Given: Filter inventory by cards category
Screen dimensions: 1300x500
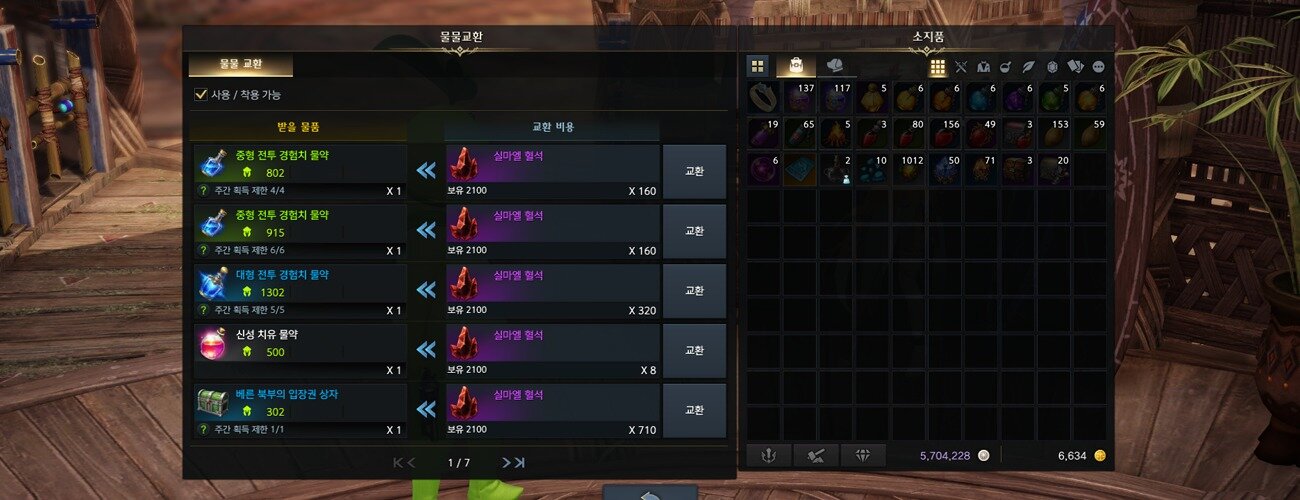Looking at the screenshot, I should click(1076, 67).
